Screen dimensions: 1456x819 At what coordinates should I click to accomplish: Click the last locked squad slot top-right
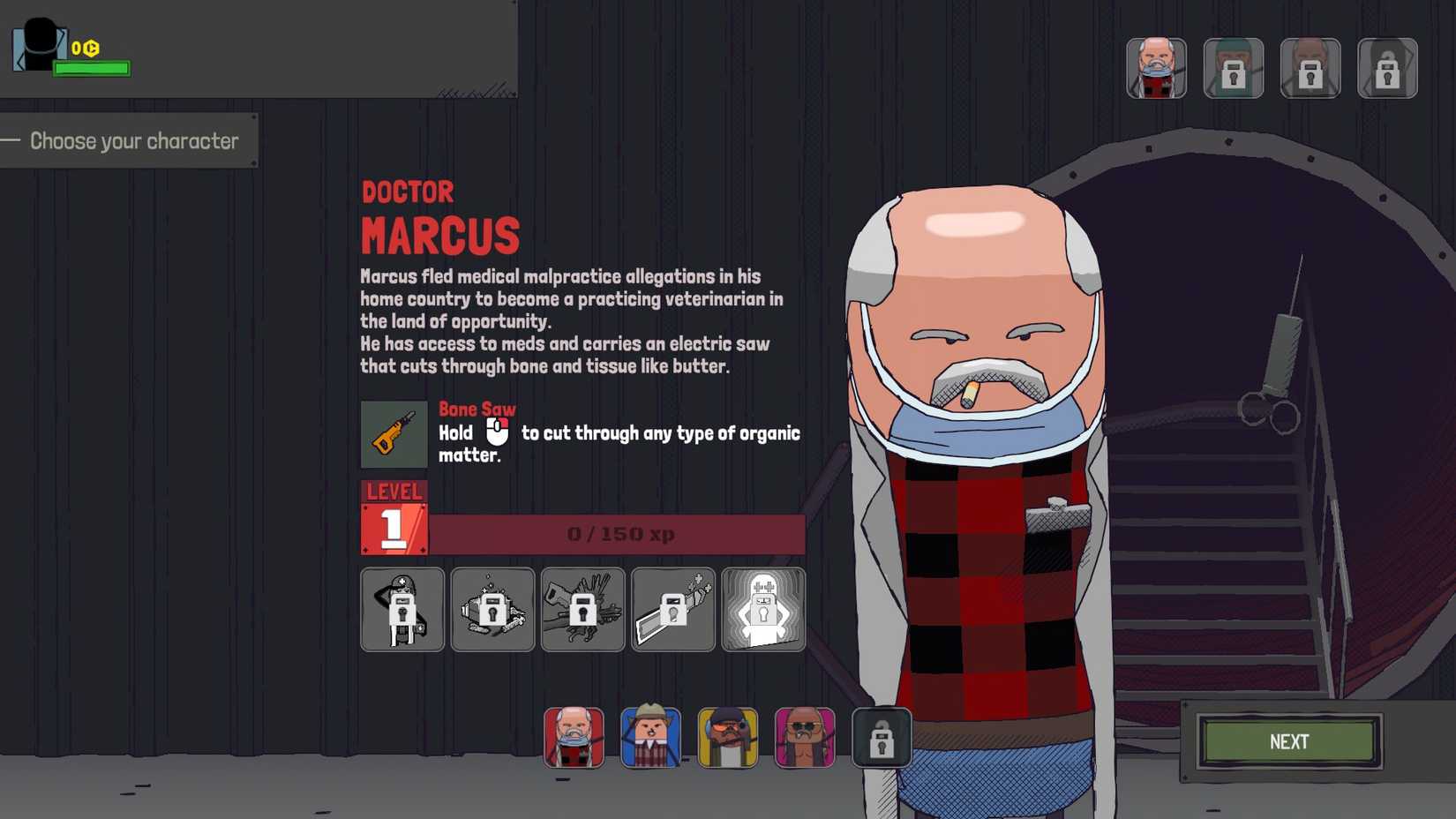[1387, 68]
